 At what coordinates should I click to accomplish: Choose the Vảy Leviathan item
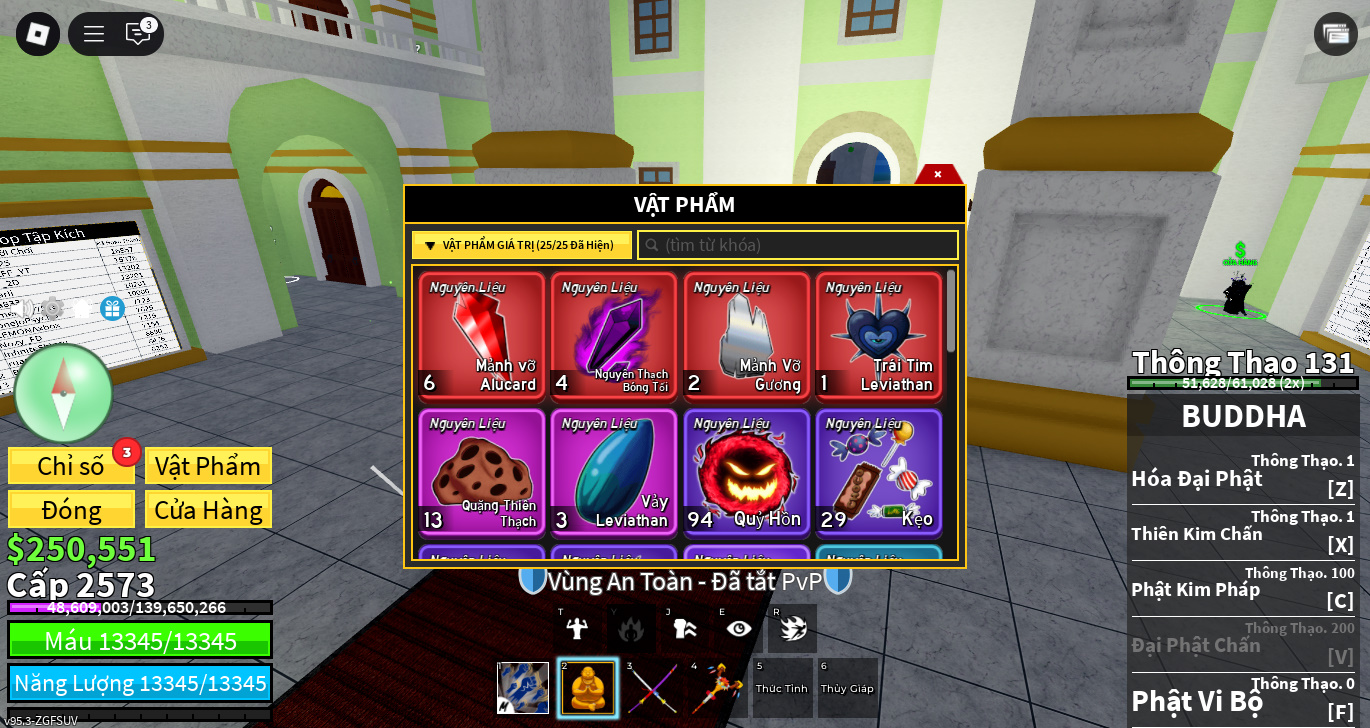[614, 472]
